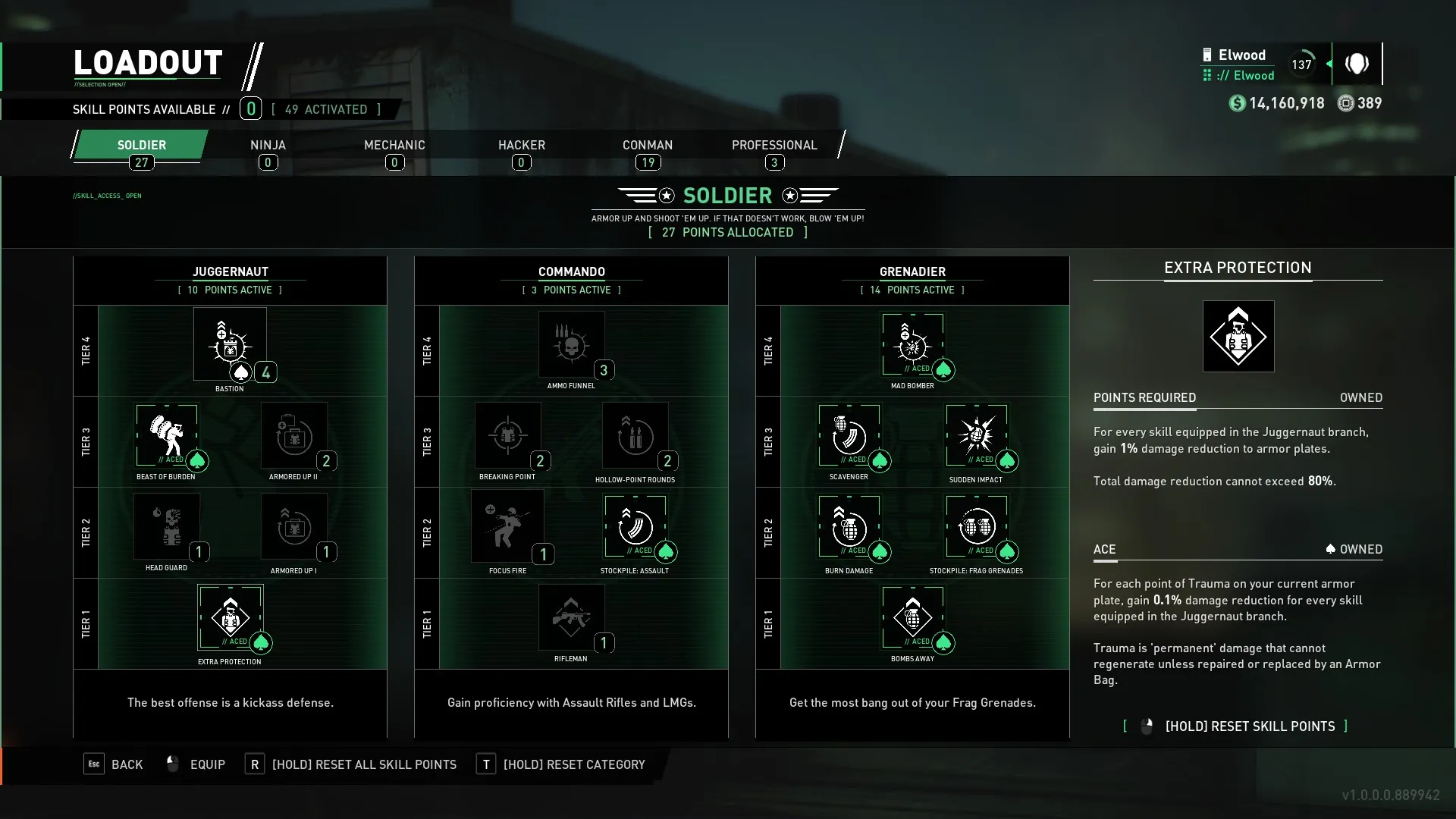
Task: Choose the Beast of Burden skill
Action: (x=167, y=435)
